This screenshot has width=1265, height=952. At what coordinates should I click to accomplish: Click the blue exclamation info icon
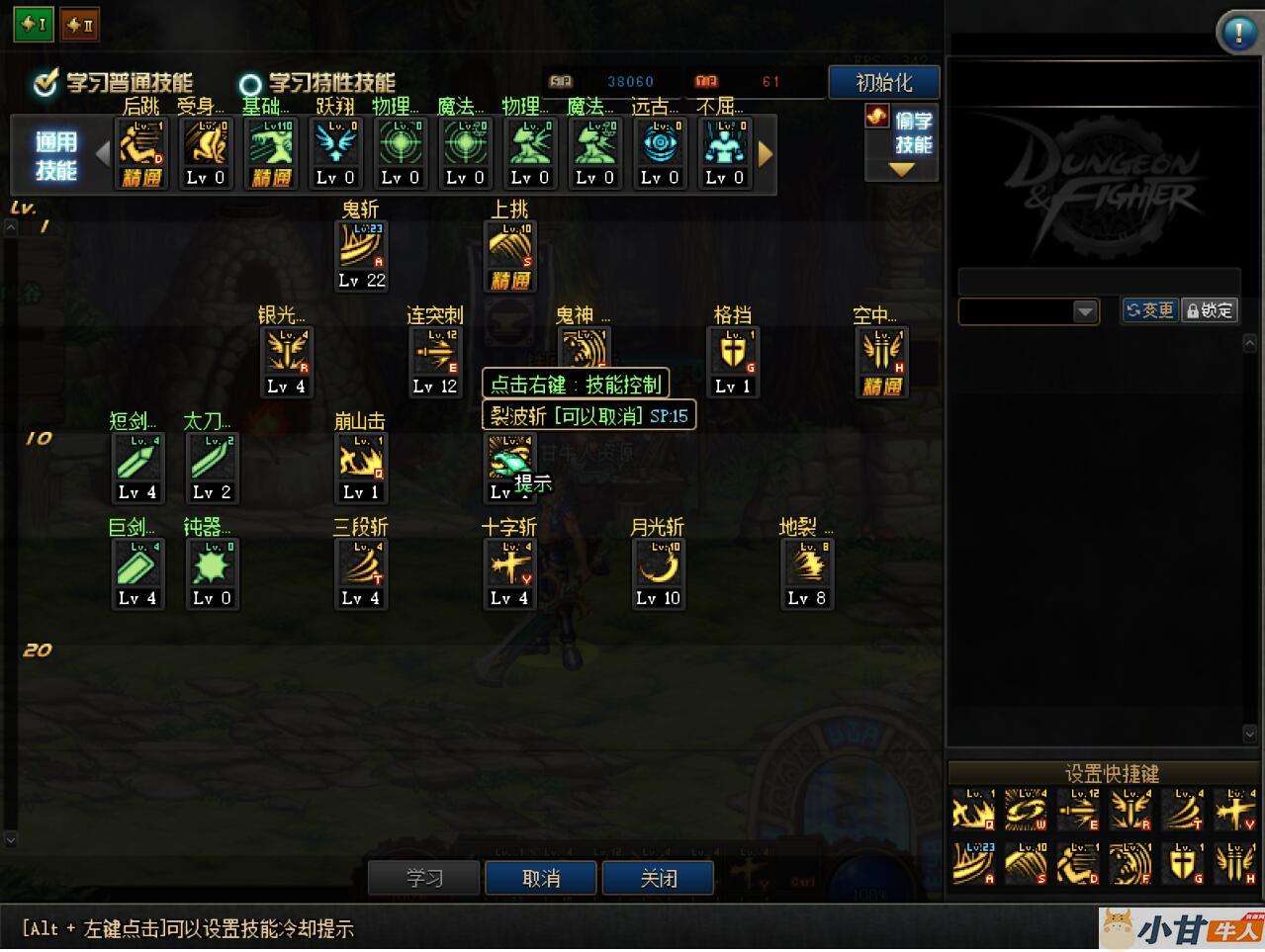pyautogui.click(x=1237, y=33)
